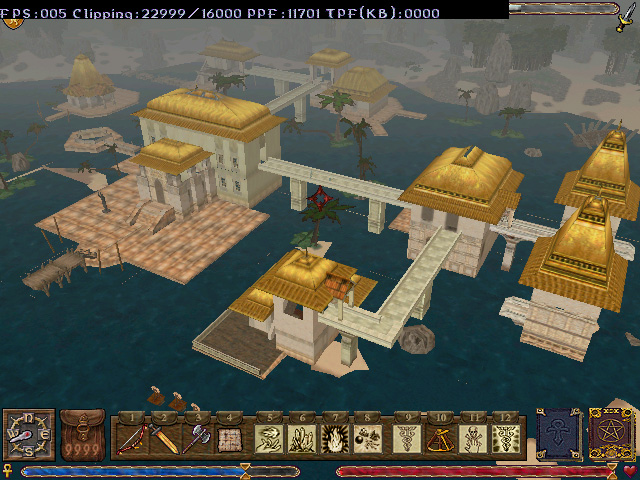Use the glowing caduceus spell in slot 12
Image resolution: width=640 pixels, height=480 pixels.
(506, 438)
